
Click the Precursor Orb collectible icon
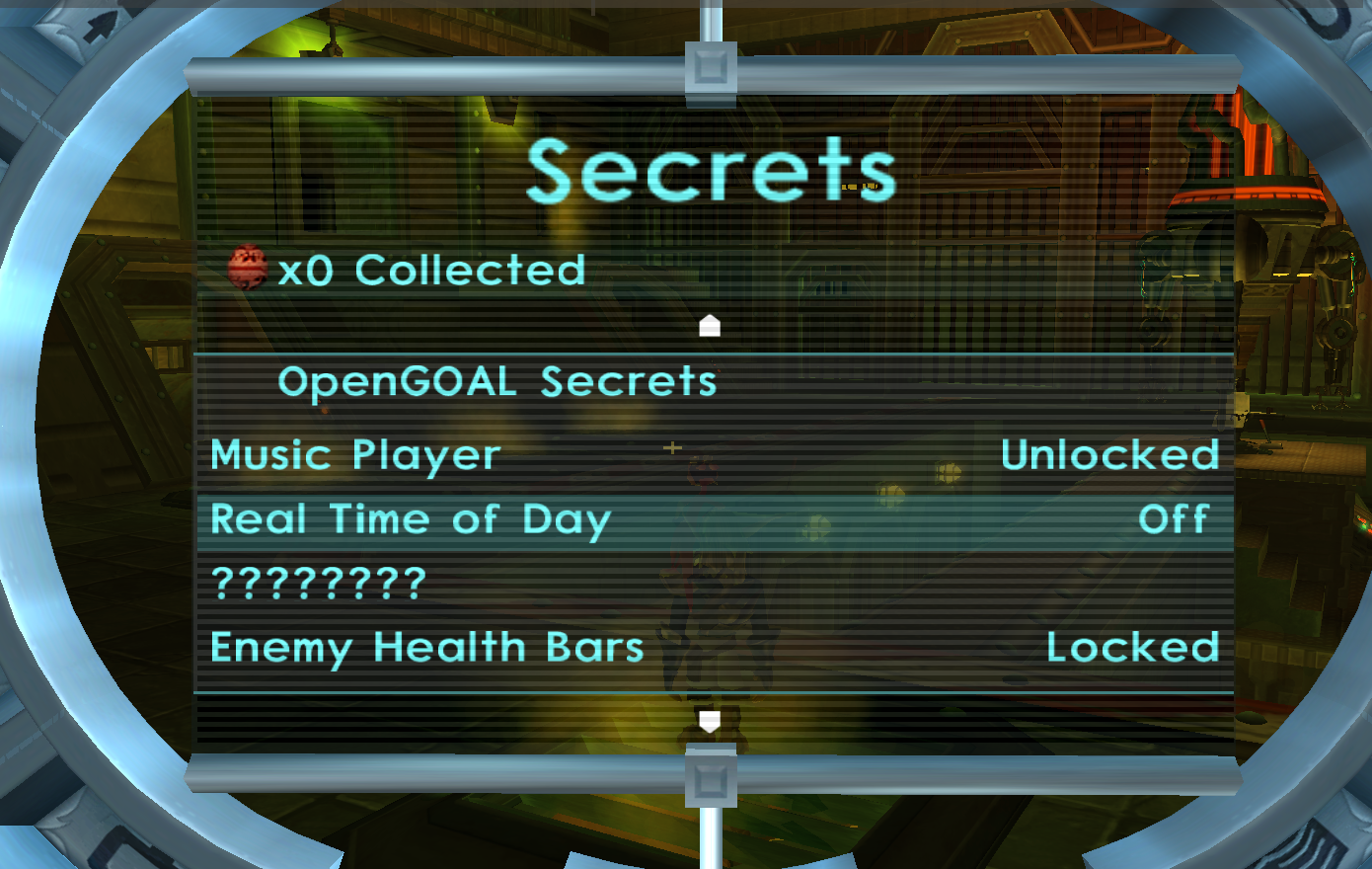click(249, 268)
